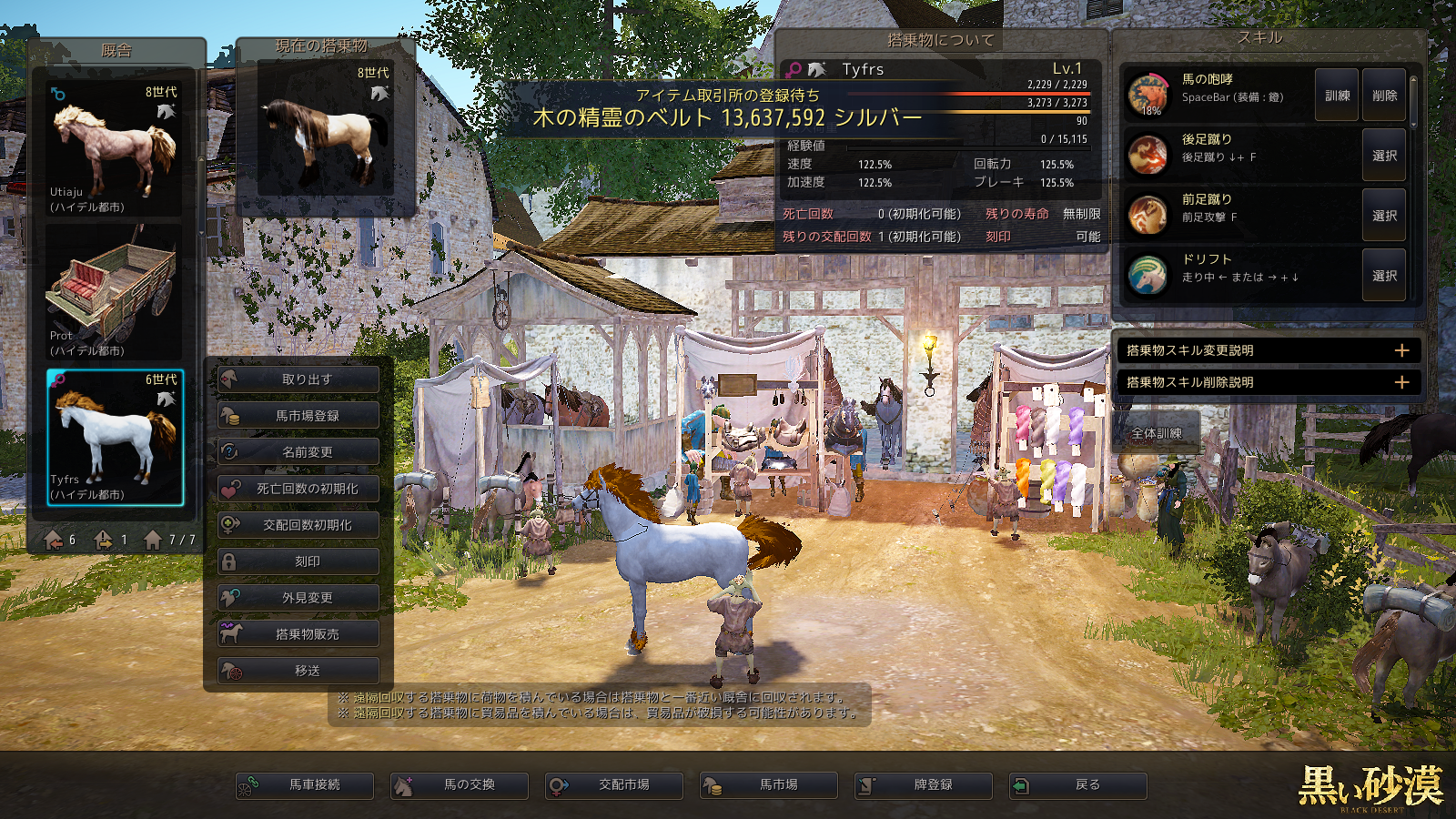Expand 搭乗物スキル変更説明 section

coord(1268,350)
